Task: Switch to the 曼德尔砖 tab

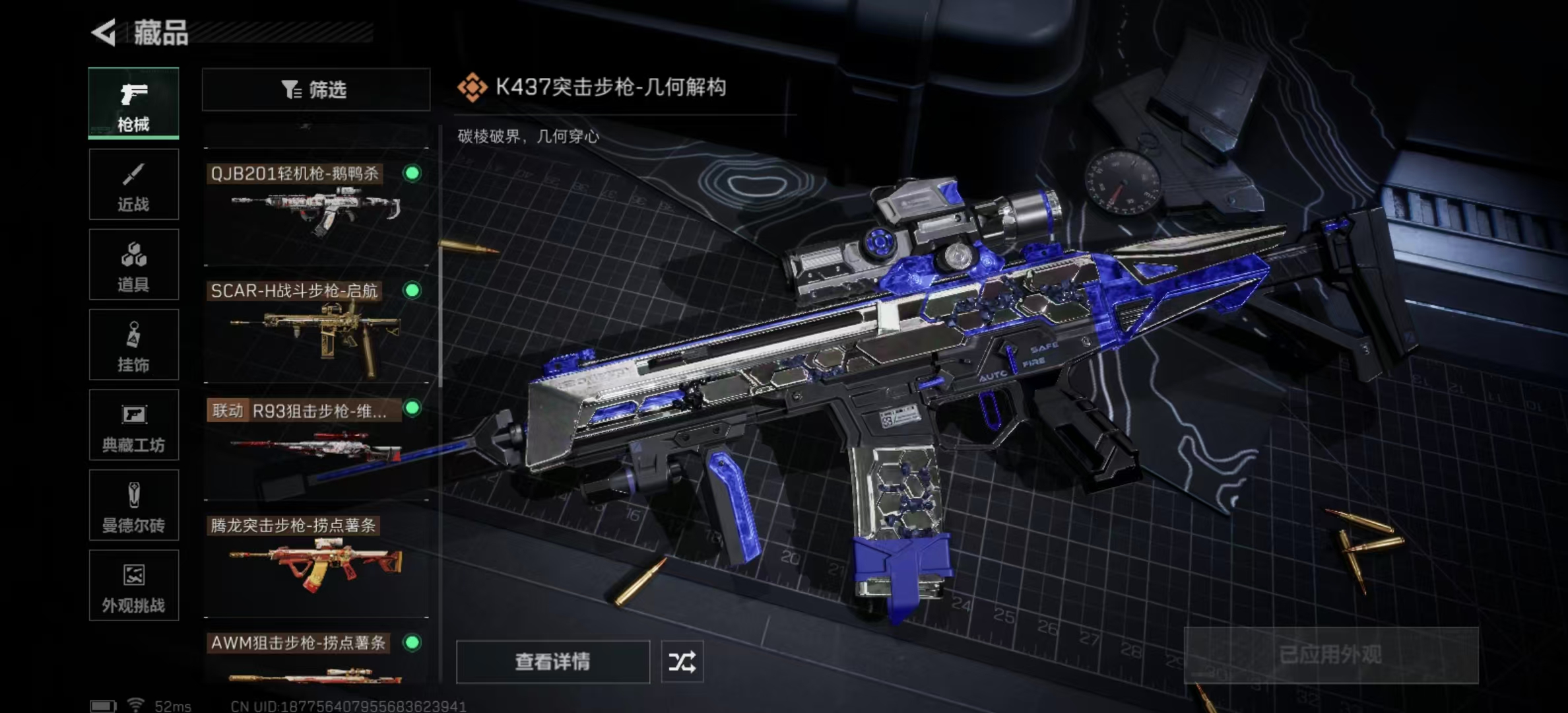Action: 133,506
